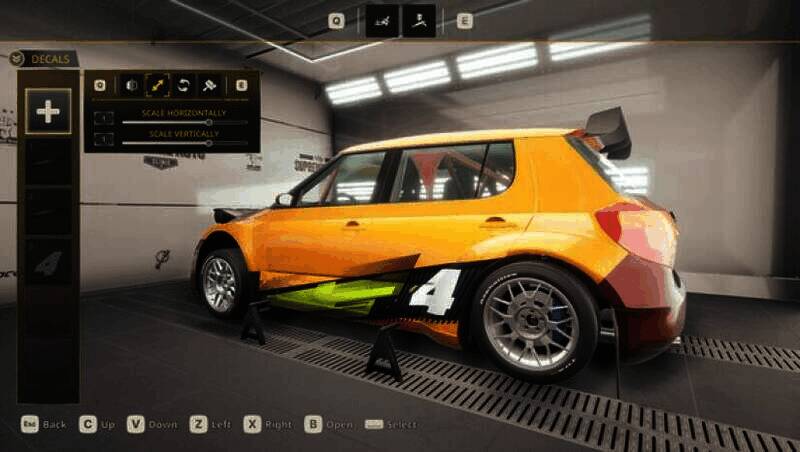Open the Decals section header
This screenshot has height=452, width=800.
click(x=44, y=59)
